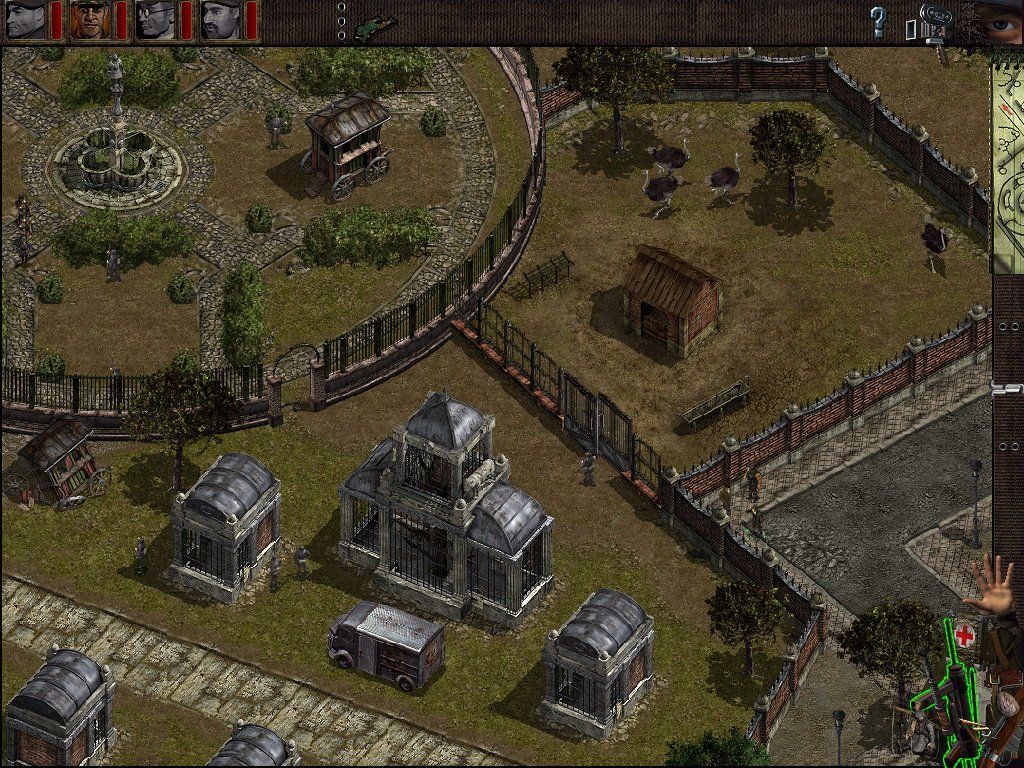
Task: Click the eye icon for enemy view
Action: pos(1000,20)
